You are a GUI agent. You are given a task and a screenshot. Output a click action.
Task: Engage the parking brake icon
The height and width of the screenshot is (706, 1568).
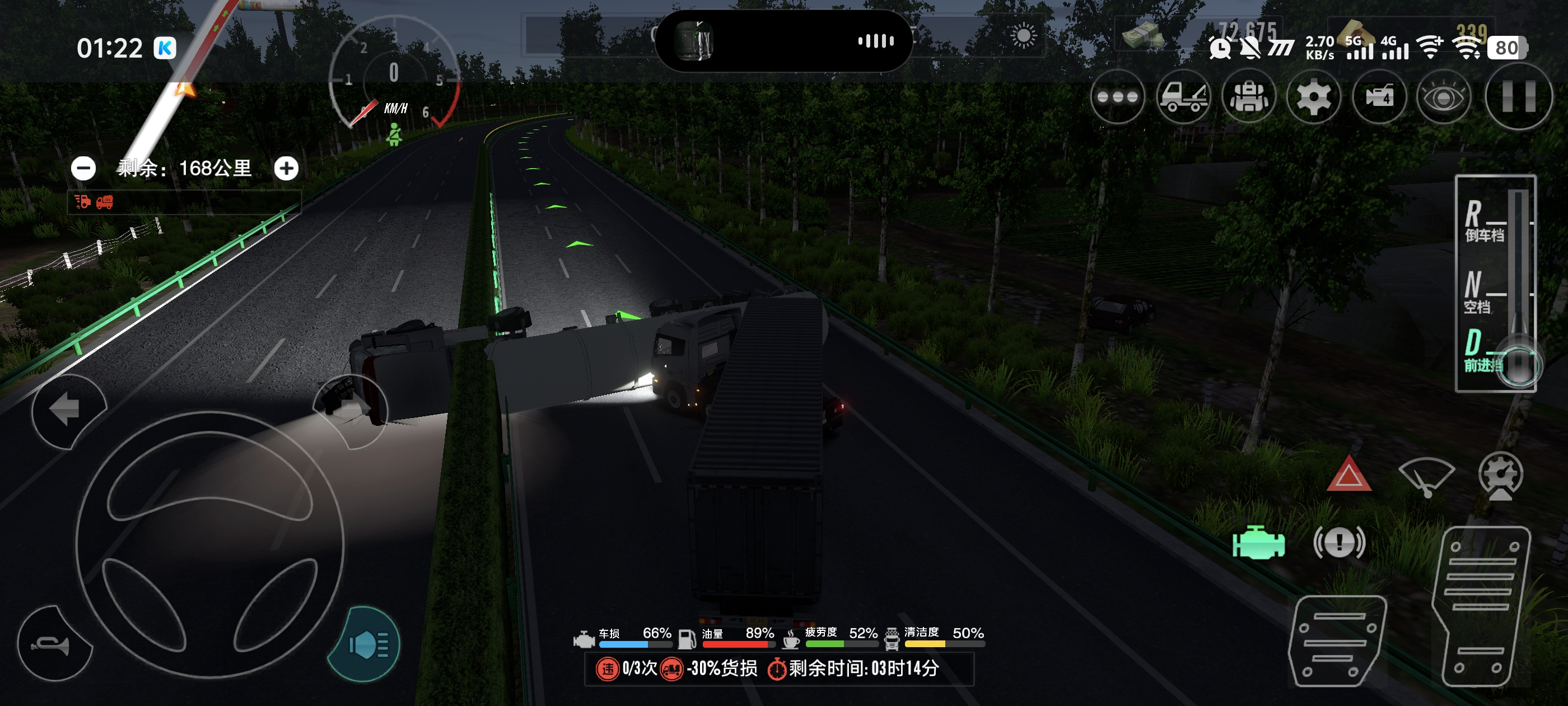tap(1339, 542)
